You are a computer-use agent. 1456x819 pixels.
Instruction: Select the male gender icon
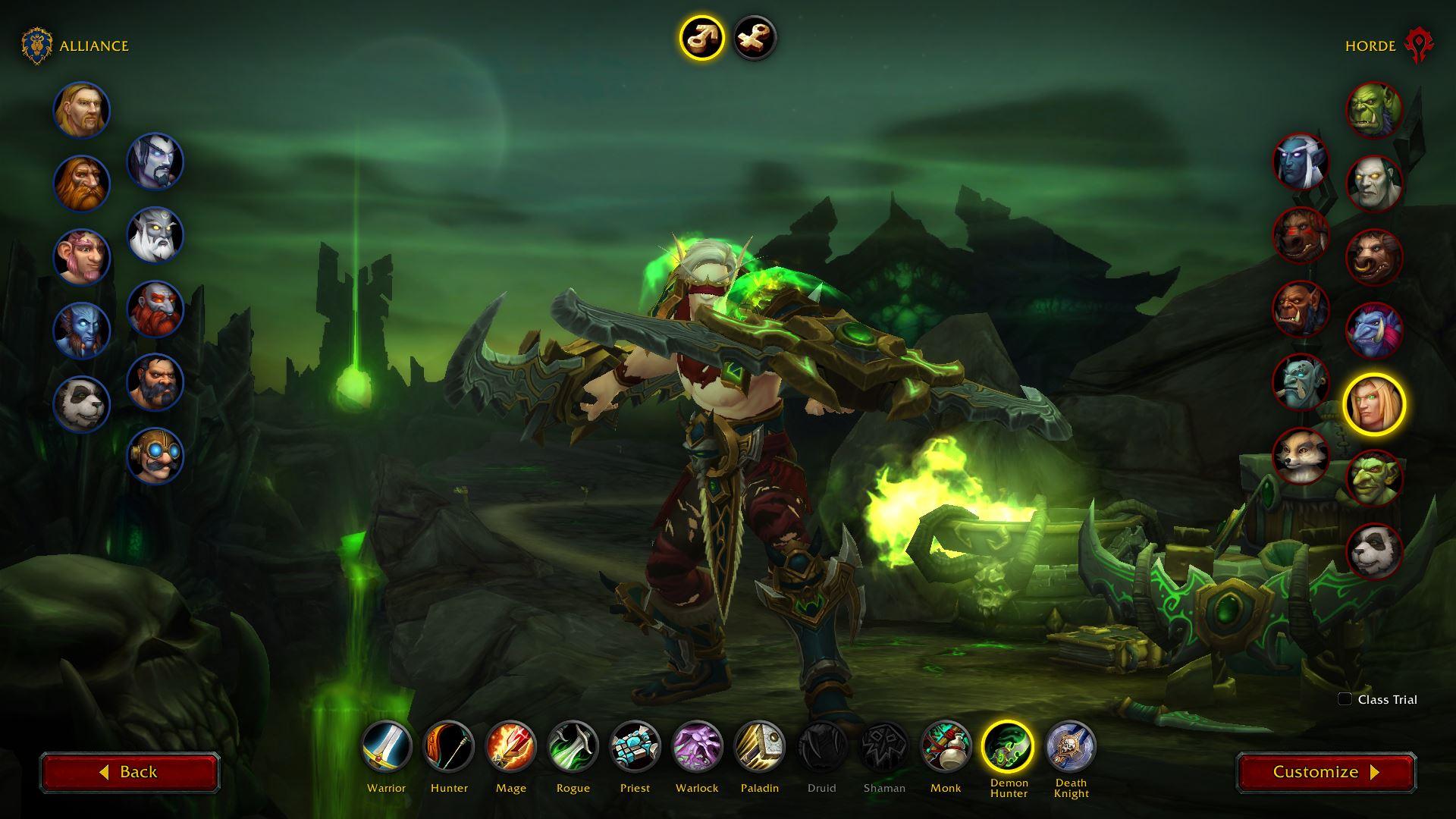coord(701,38)
